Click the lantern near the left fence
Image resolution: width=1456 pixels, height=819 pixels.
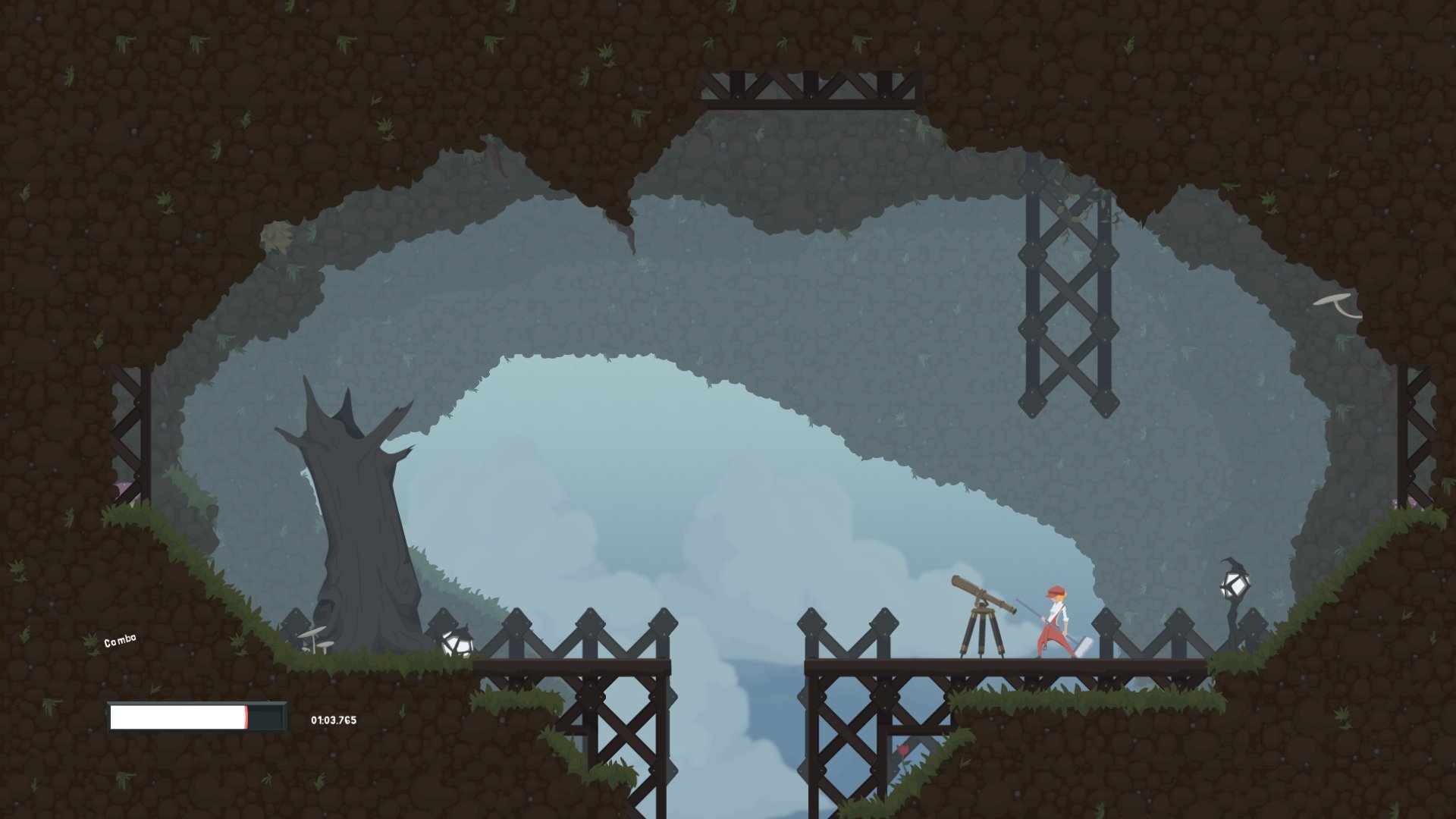tap(456, 642)
